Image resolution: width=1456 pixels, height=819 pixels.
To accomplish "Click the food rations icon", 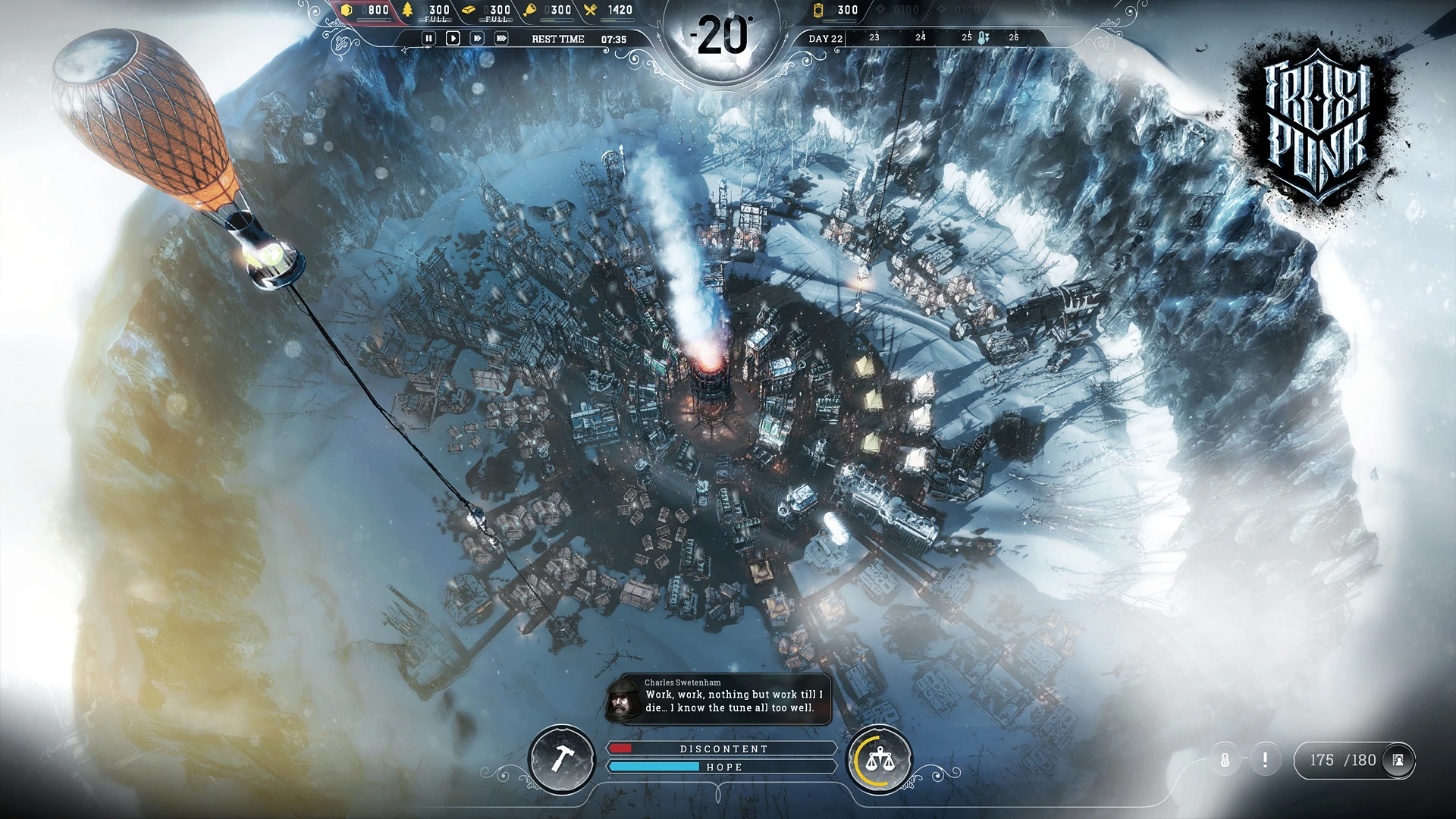I will tap(531, 10).
